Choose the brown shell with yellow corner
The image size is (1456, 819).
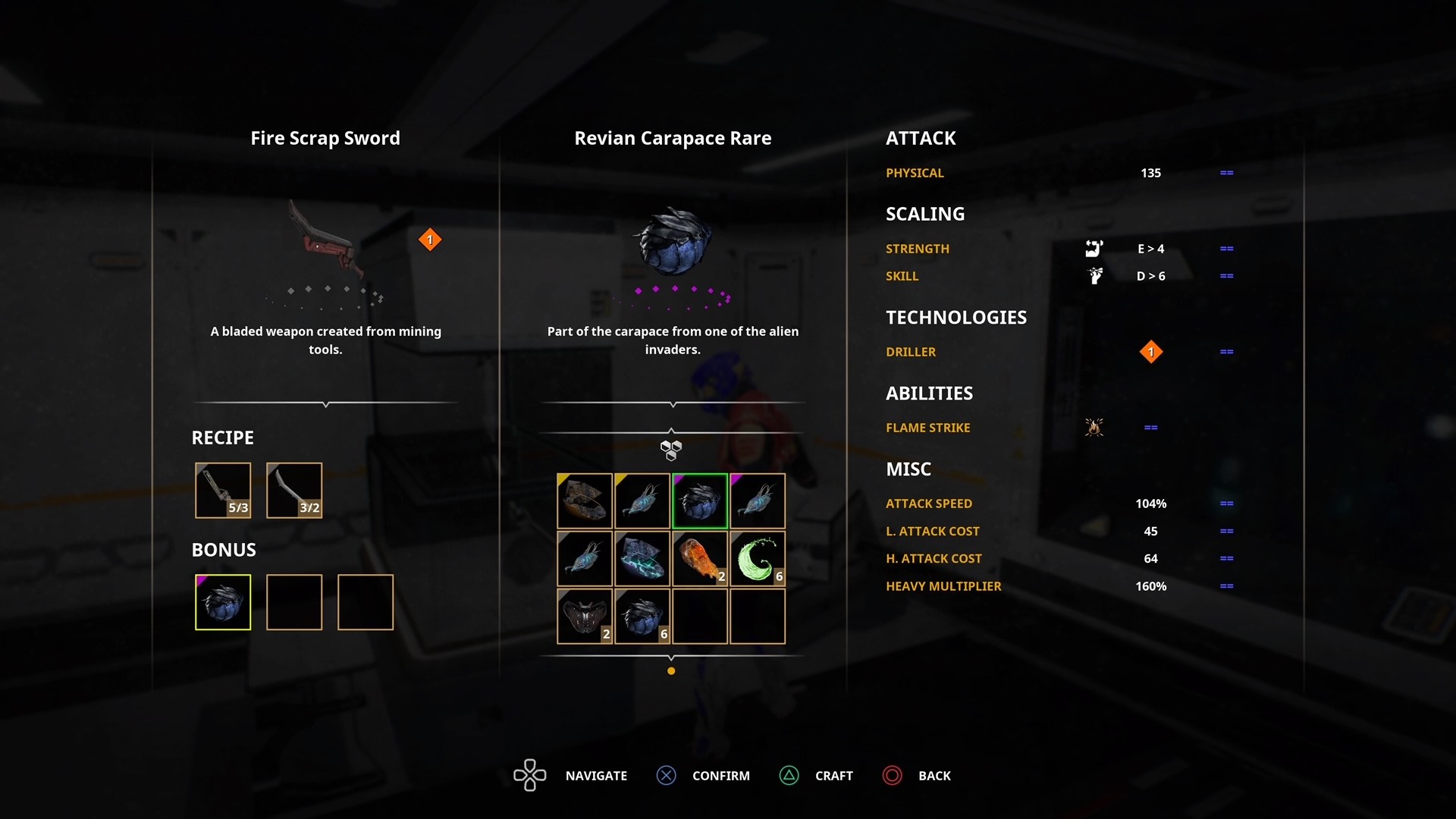585,501
